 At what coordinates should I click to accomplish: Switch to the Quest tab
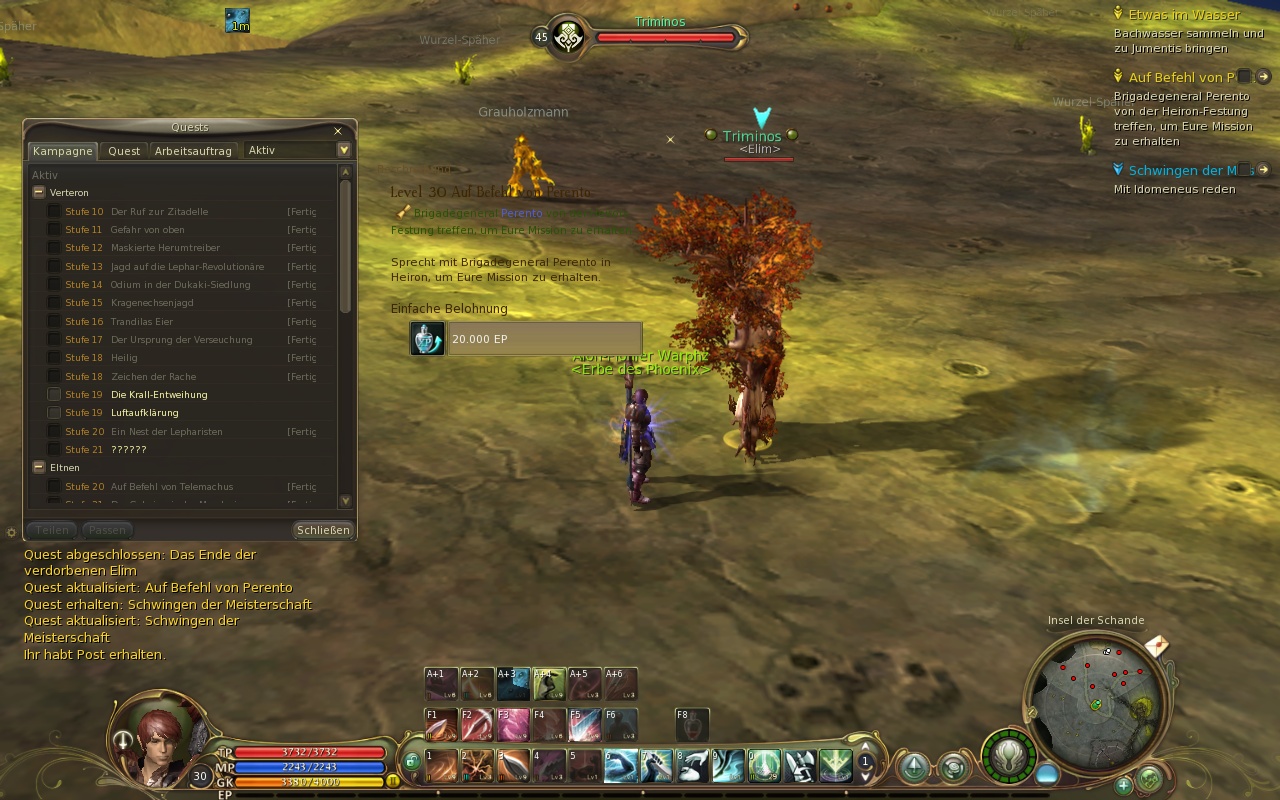(124, 151)
